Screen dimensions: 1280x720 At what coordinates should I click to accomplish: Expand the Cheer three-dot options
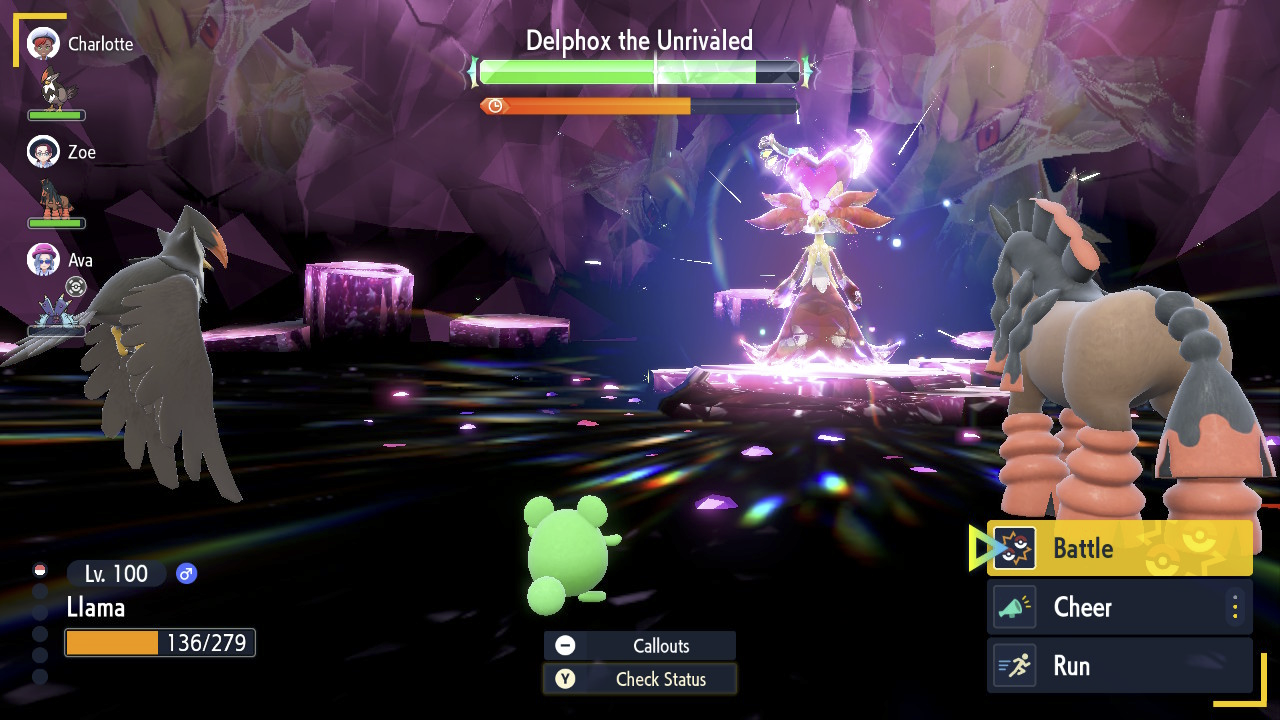(1235, 607)
